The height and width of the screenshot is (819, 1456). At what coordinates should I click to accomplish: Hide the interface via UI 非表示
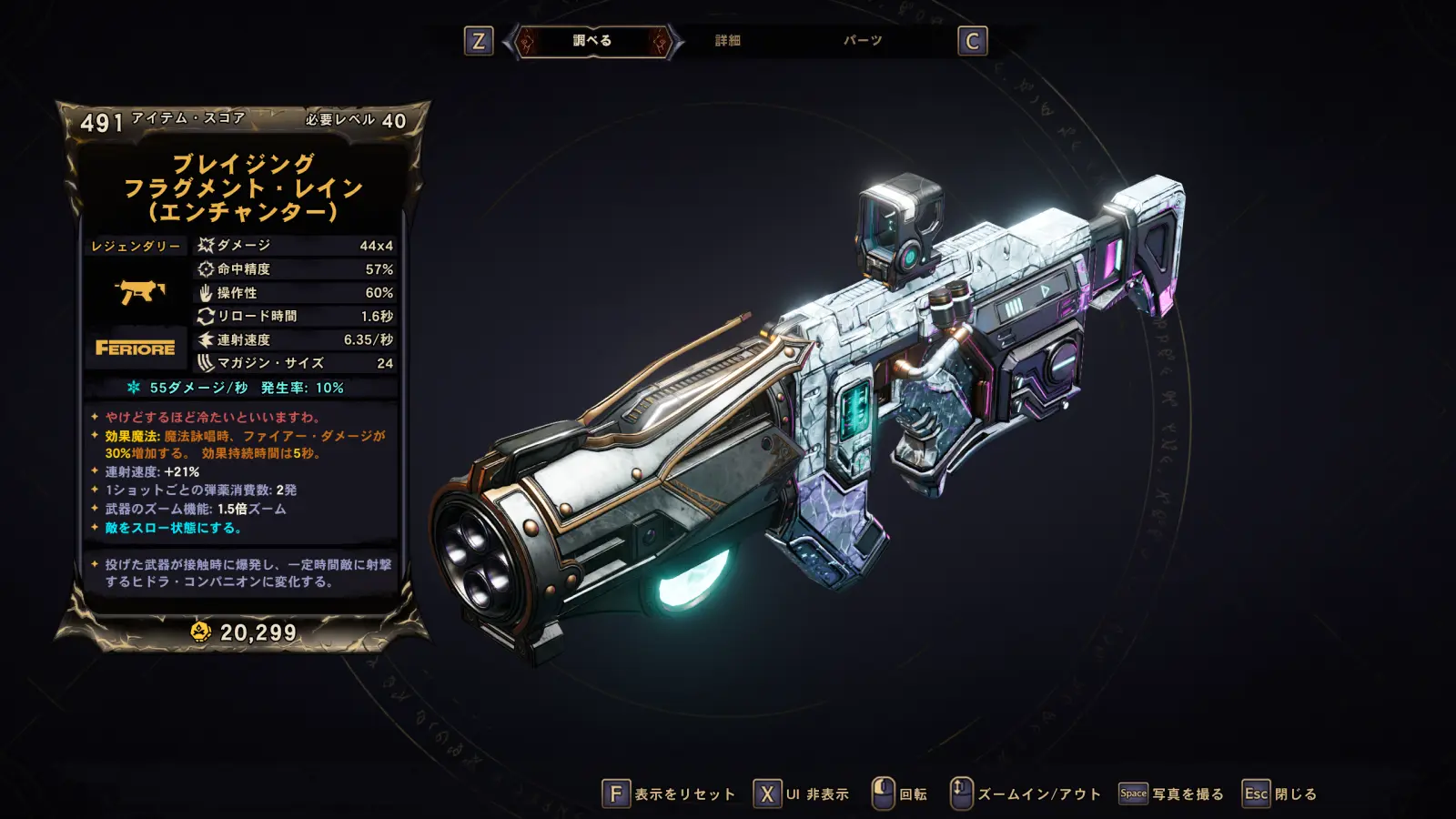pos(802,794)
